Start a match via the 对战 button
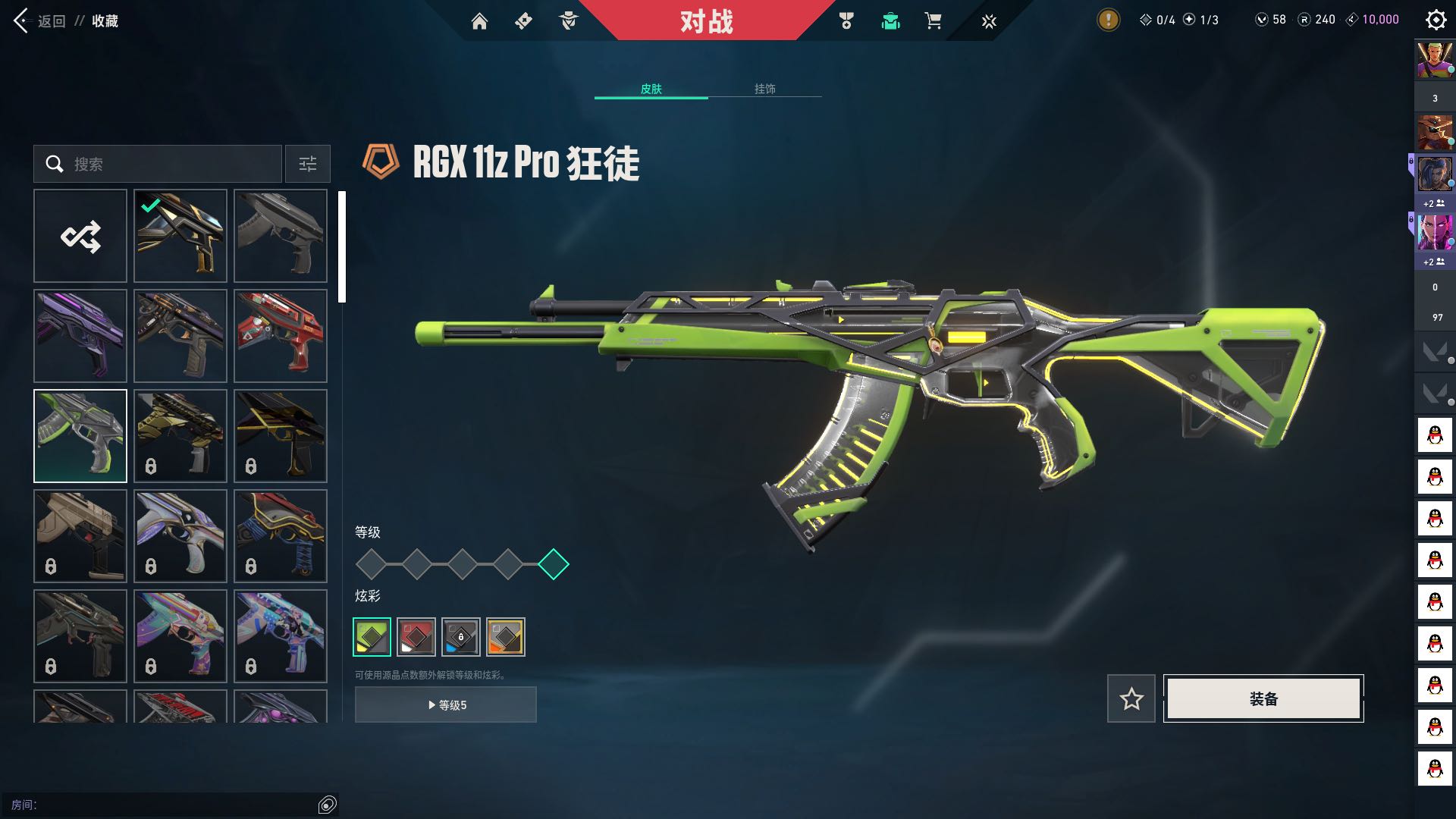Viewport: 1456px width, 819px height. click(706, 20)
